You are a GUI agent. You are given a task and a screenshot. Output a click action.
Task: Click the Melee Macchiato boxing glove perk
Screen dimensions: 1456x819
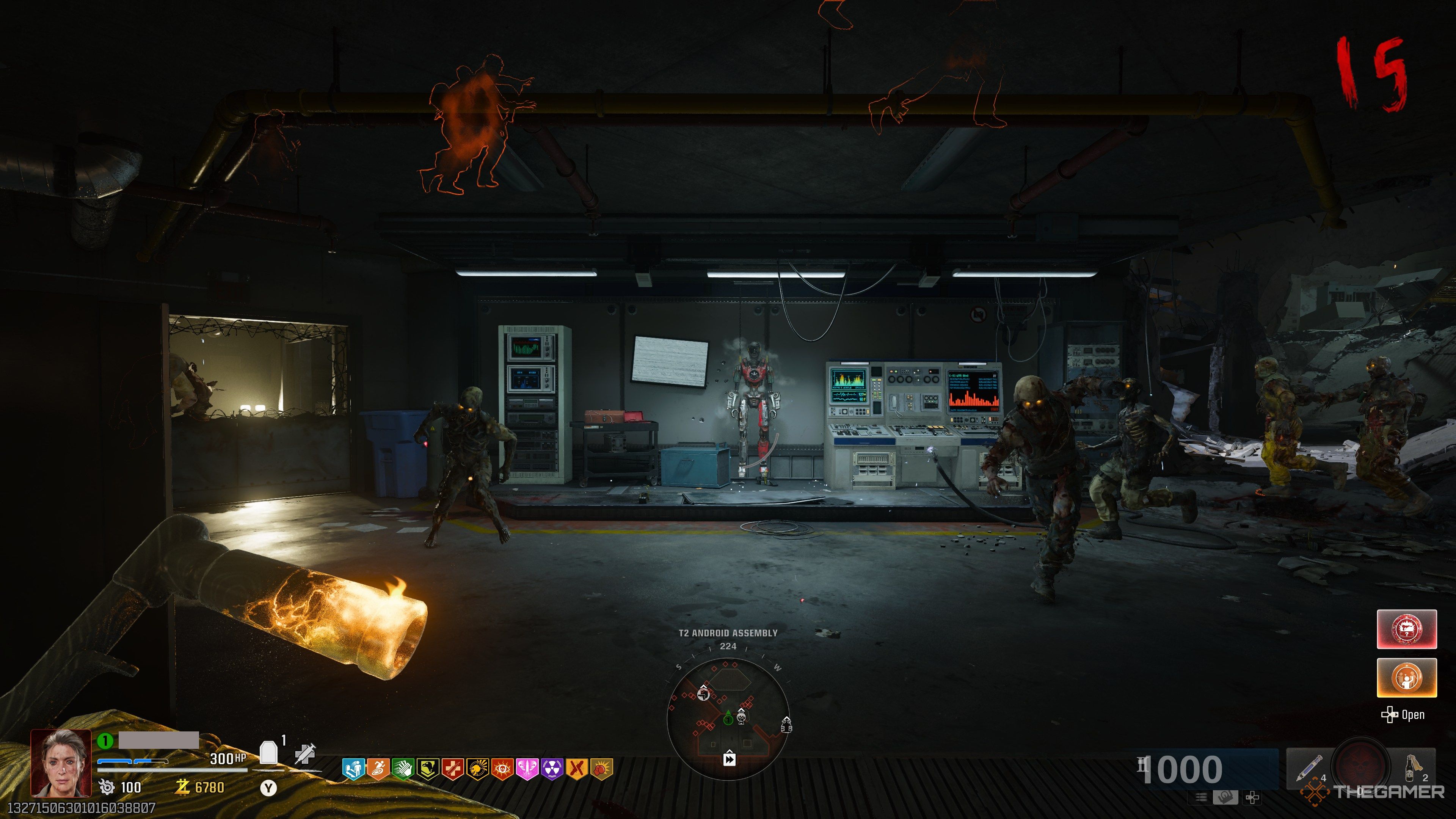(x=602, y=769)
